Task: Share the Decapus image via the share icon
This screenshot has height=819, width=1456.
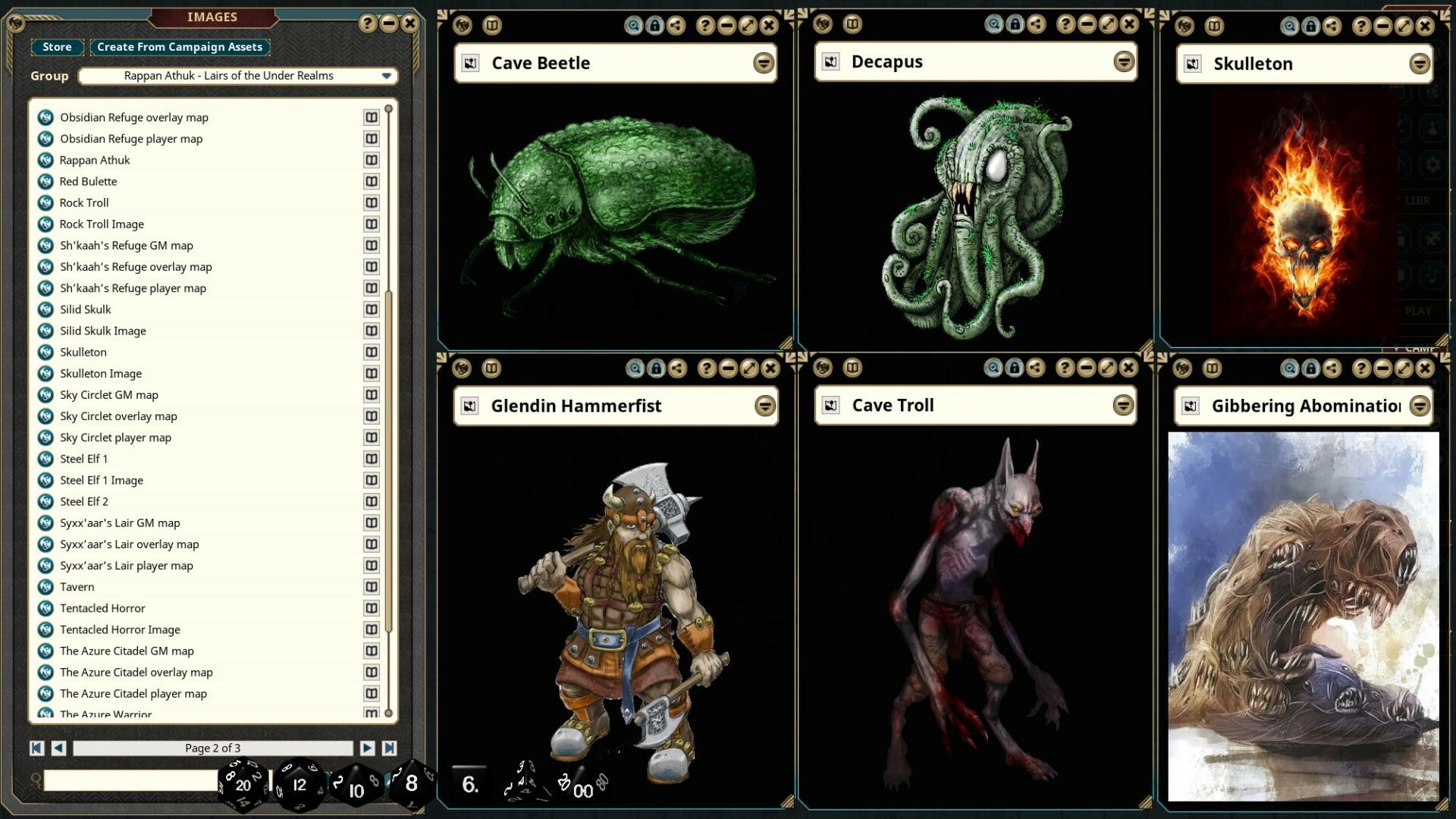Action: coord(1037,24)
